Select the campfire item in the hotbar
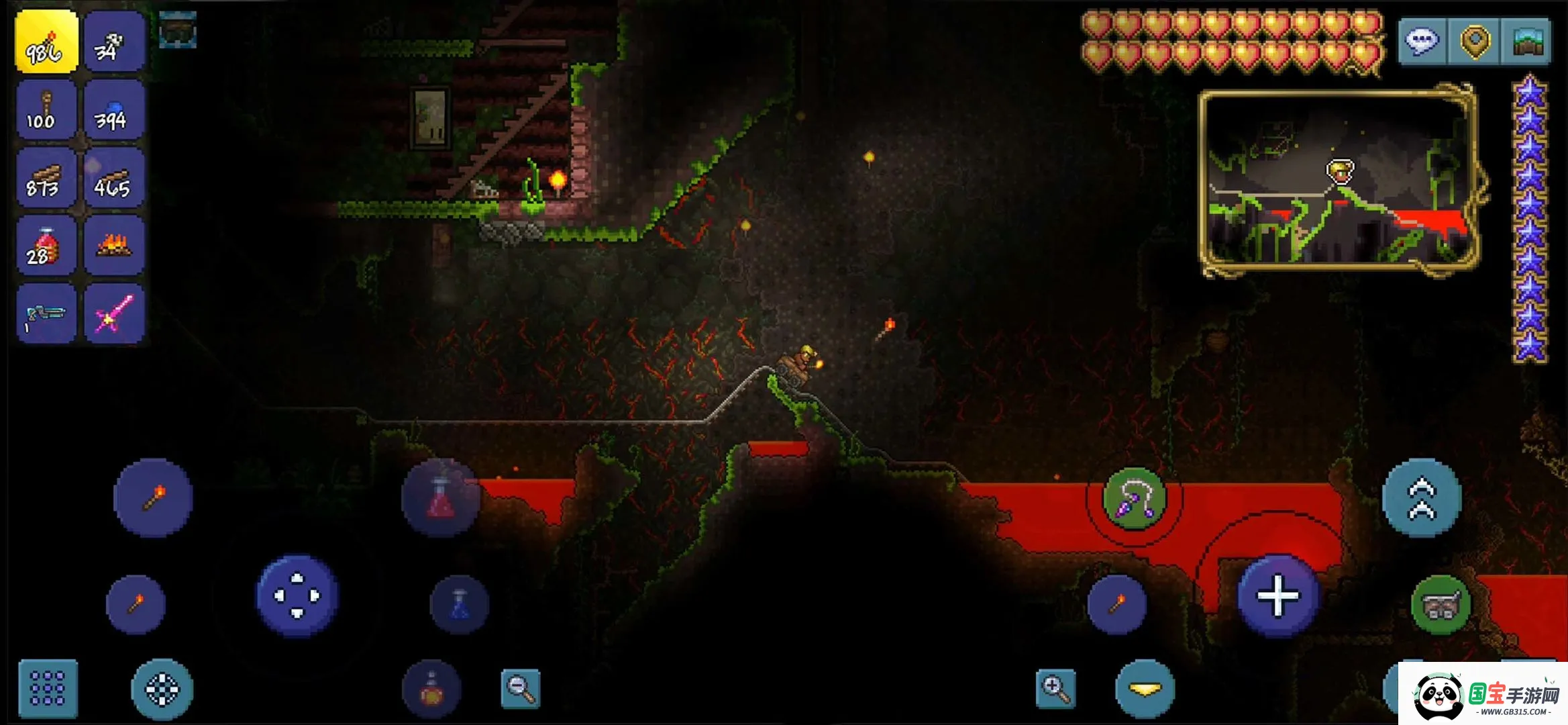The image size is (1568, 725). click(114, 246)
